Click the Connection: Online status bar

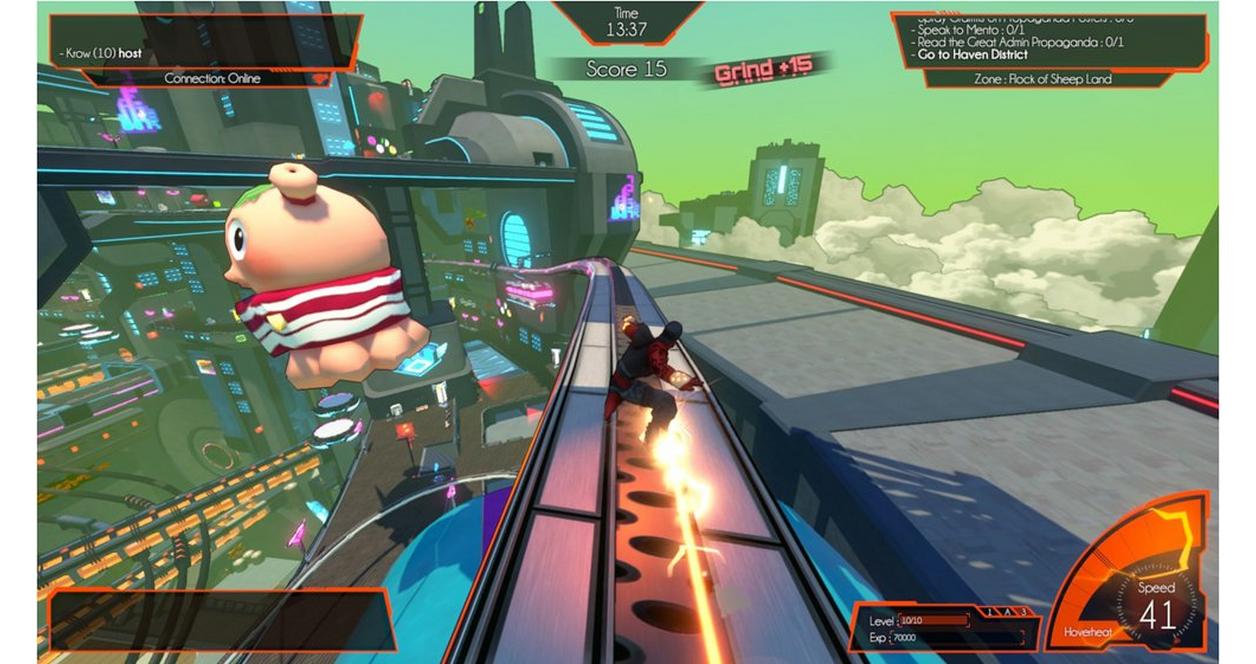(x=212, y=79)
